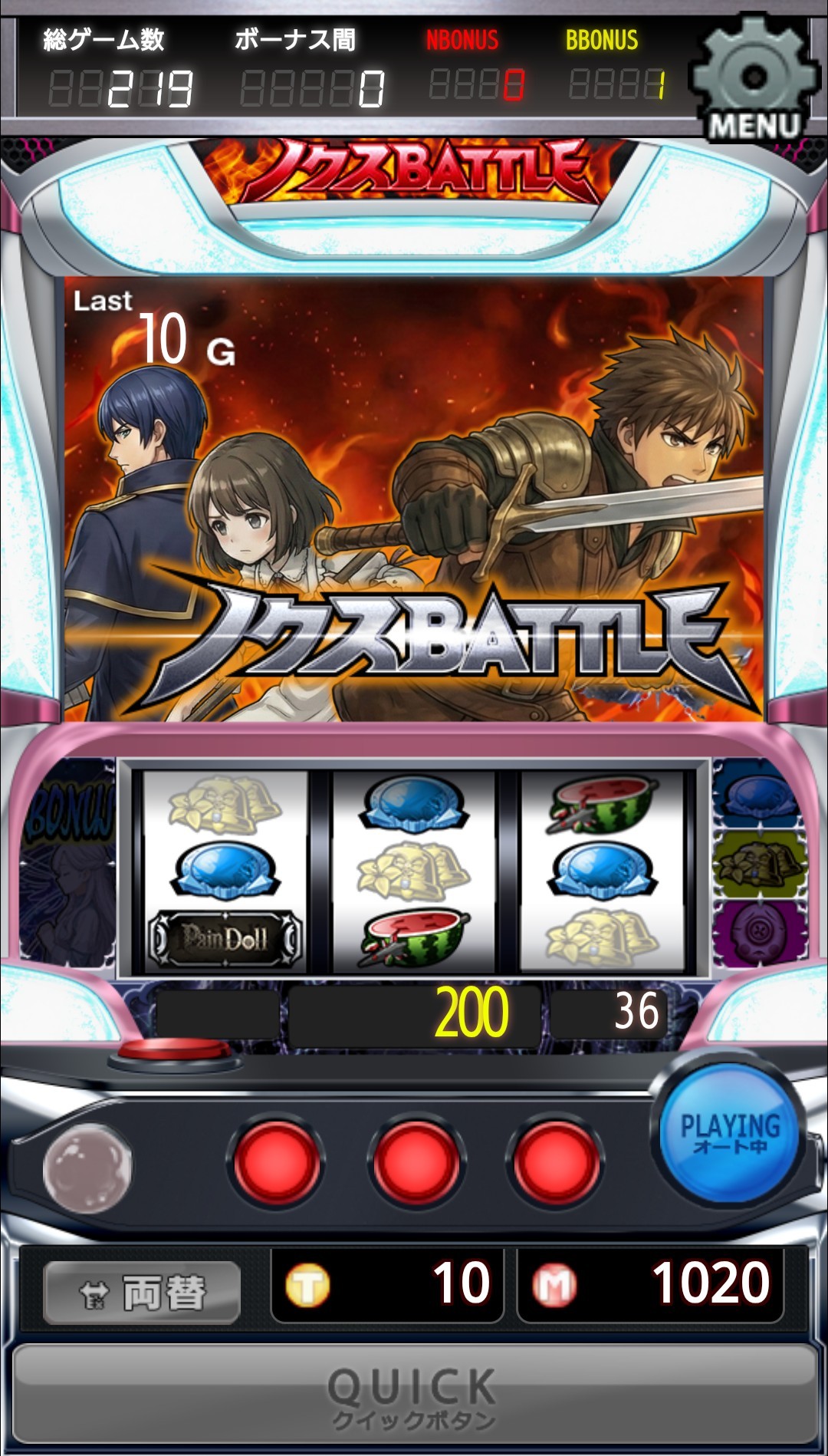Stop the middle reel with its red button
Image resolution: width=828 pixels, height=1456 pixels.
tap(416, 1162)
